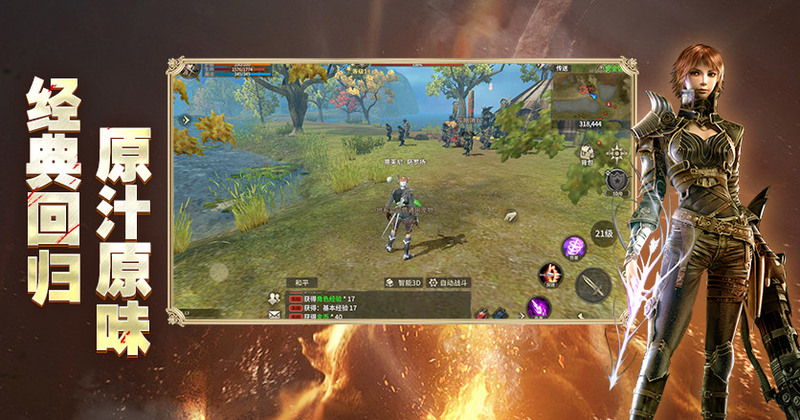Screen dimensions: 800x420
Task: Use the red flame skill icon
Action: coord(549,274)
